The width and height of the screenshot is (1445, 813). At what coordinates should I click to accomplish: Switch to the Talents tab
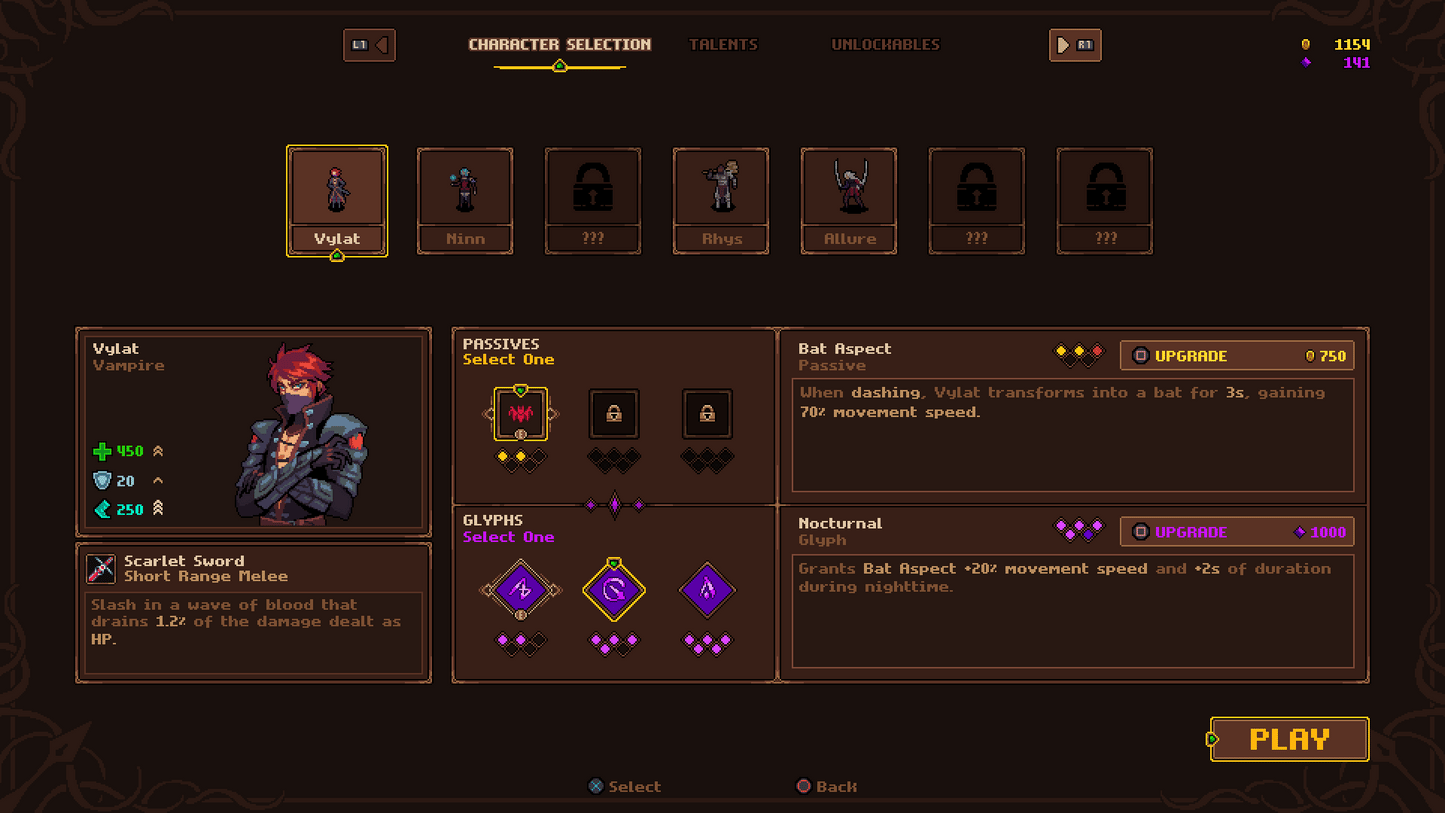tap(723, 45)
